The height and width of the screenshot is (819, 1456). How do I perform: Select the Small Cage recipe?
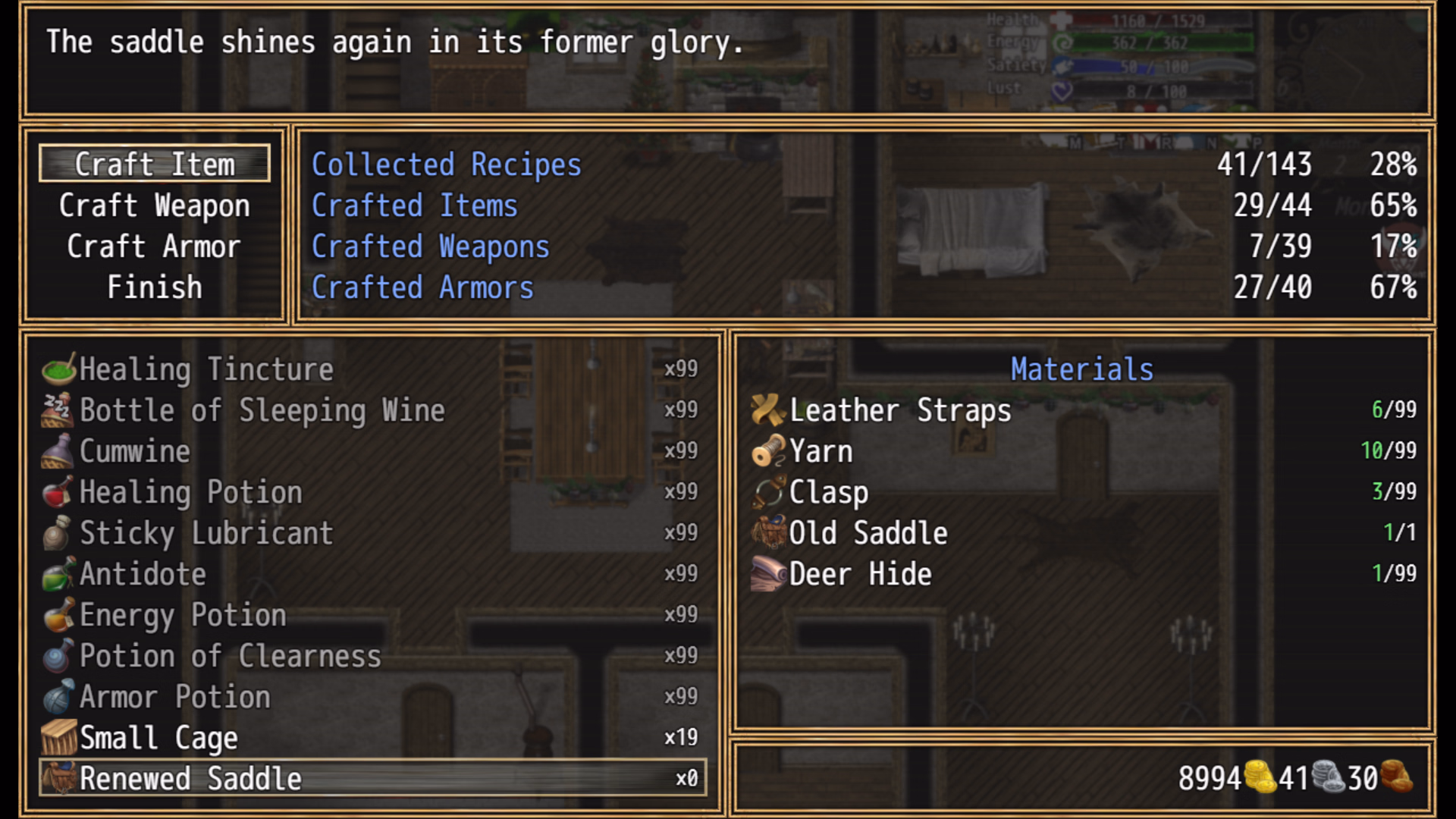coord(372,738)
